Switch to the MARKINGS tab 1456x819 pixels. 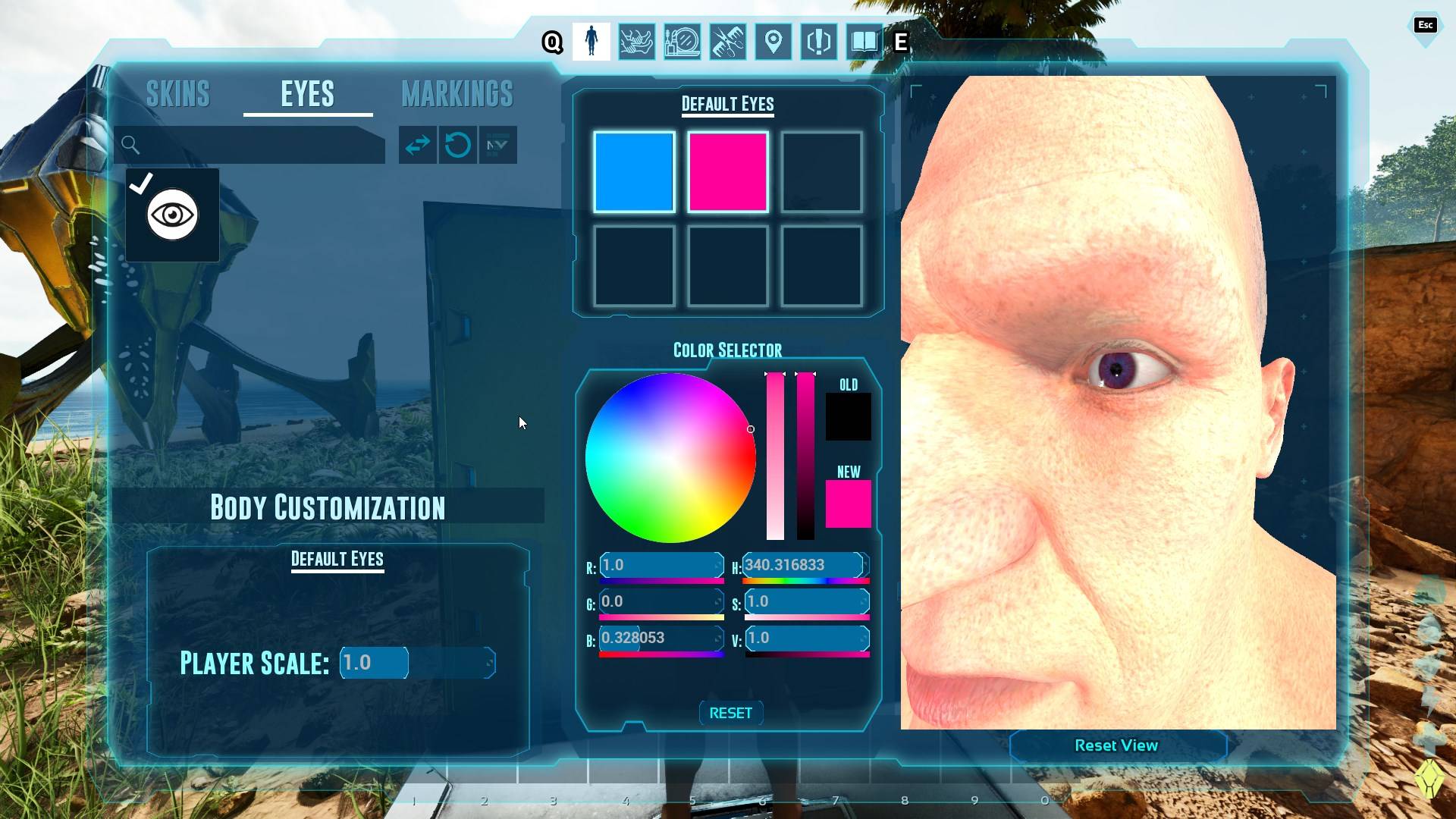click(457, 93)
